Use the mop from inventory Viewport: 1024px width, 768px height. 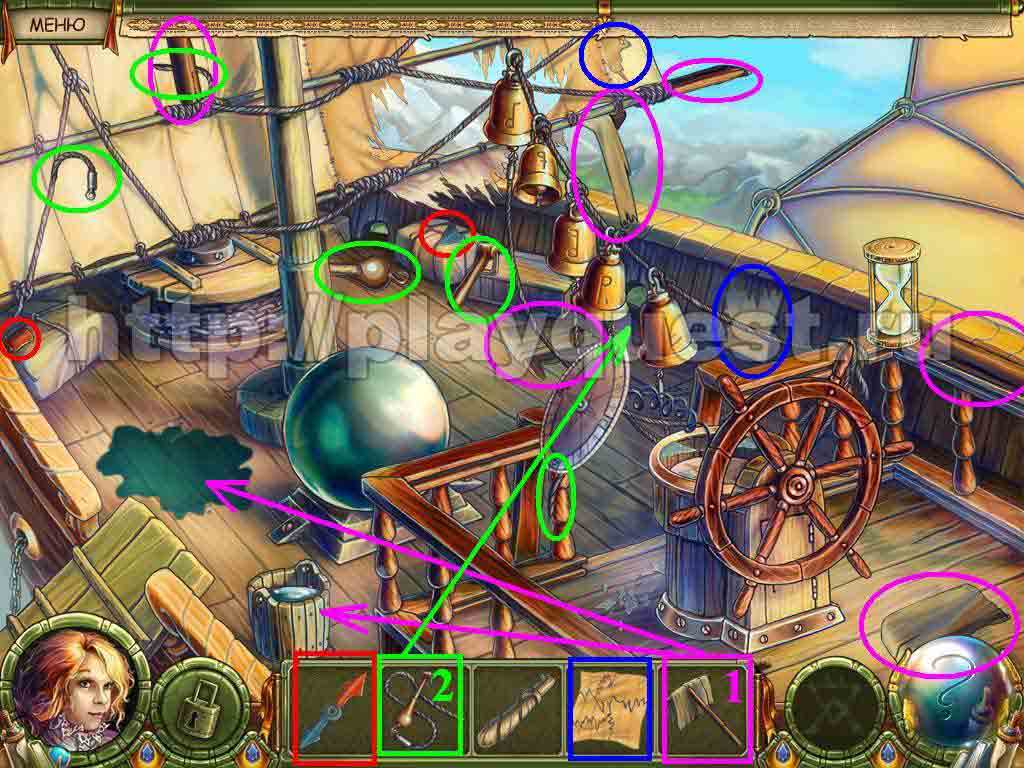(x=707, y=704)
